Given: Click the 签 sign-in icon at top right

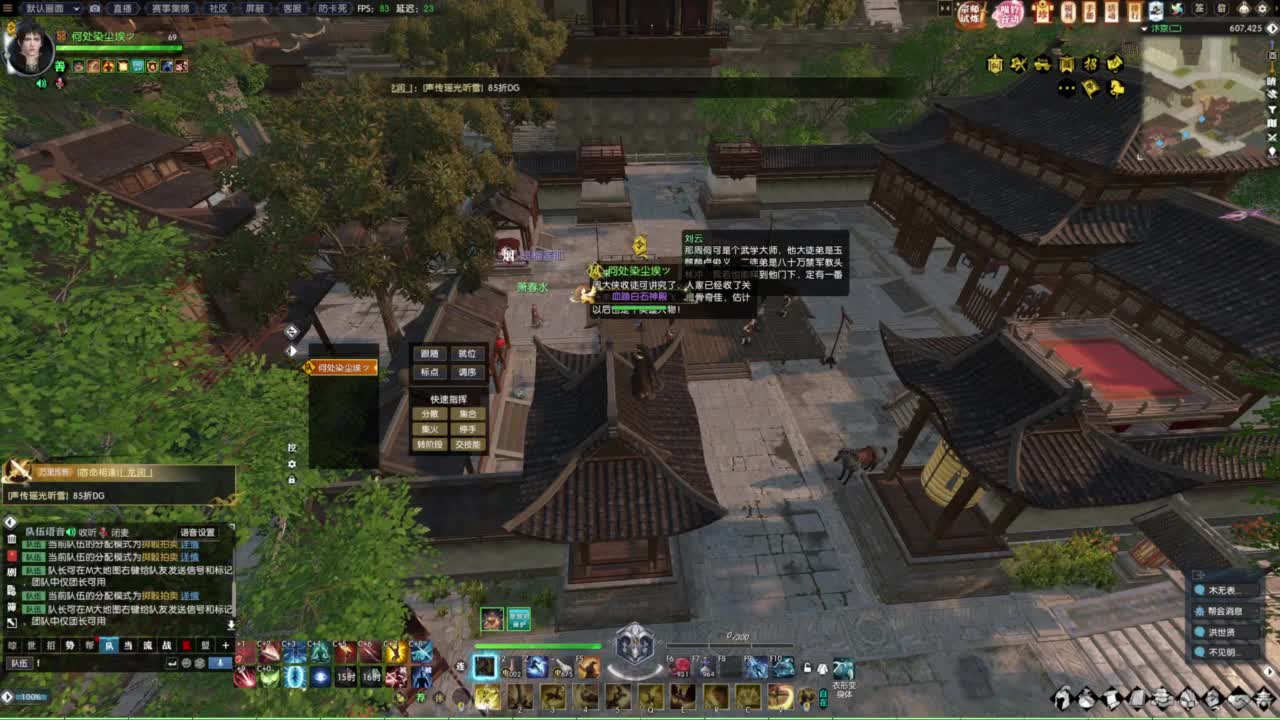Looking at the screenshot, I should click(1198, 9).
